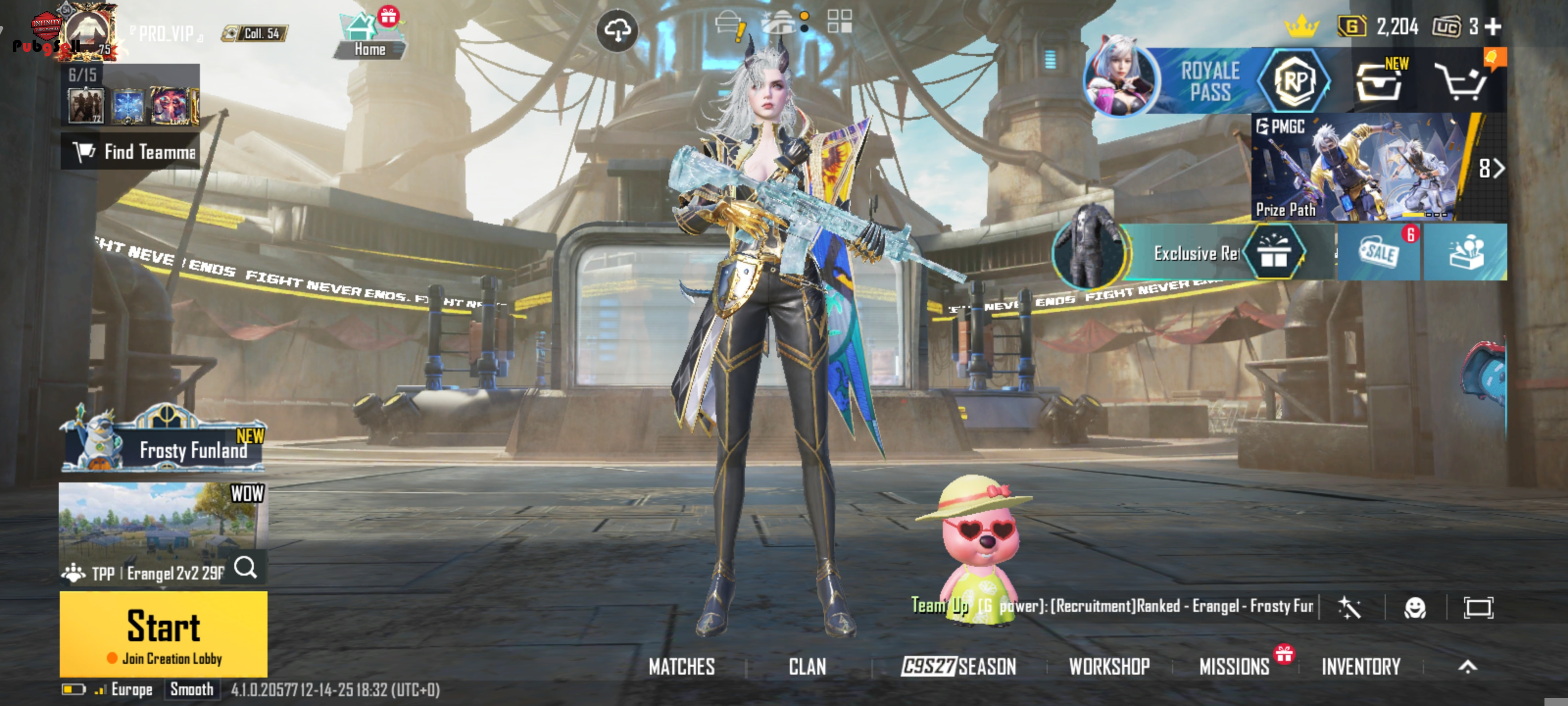Open the Exclusive Rewards gift banner

coord(1193,252)
